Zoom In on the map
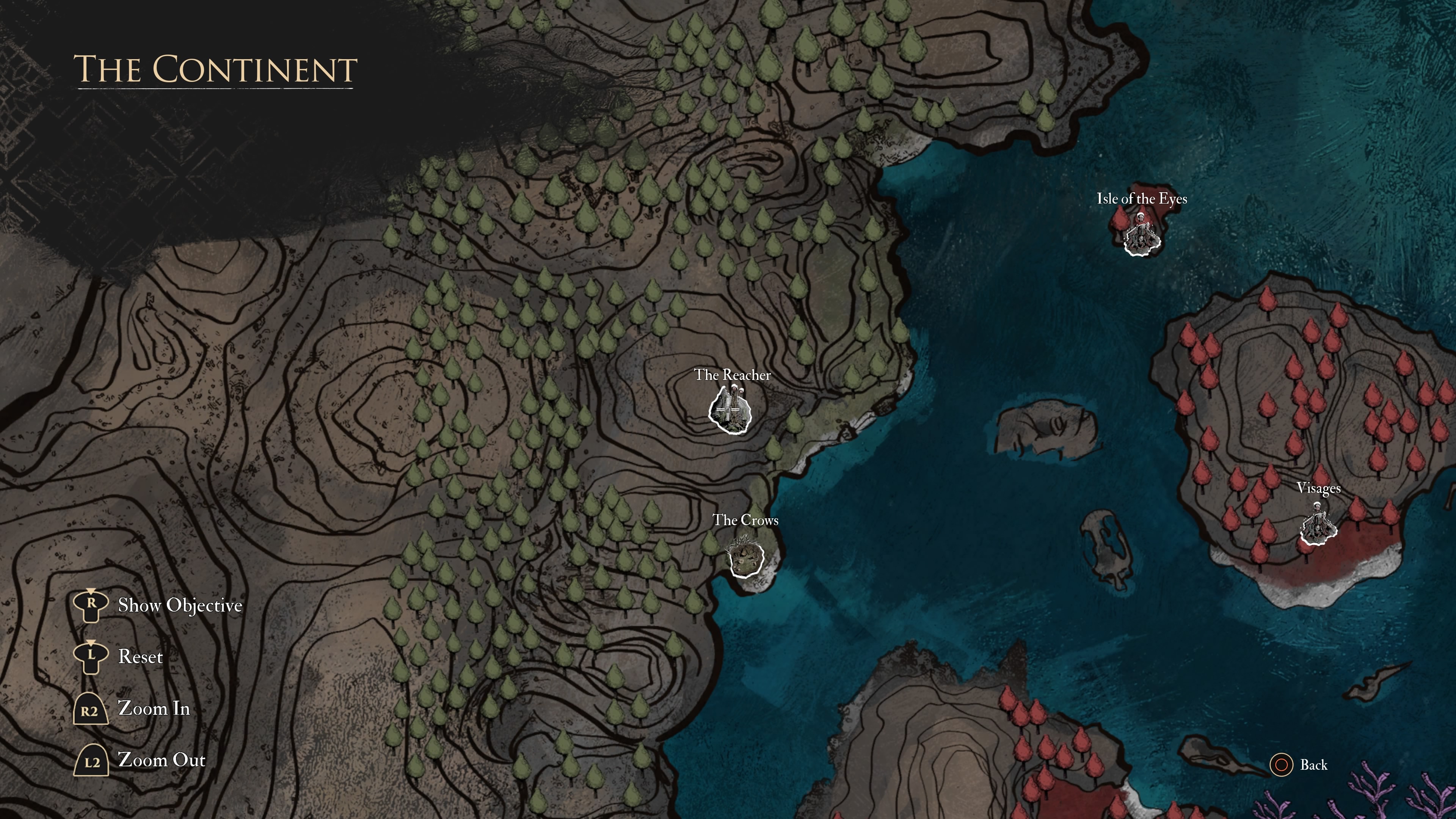Image resolution: width=1456 pixels, height=819 pixels. (153, 709)
